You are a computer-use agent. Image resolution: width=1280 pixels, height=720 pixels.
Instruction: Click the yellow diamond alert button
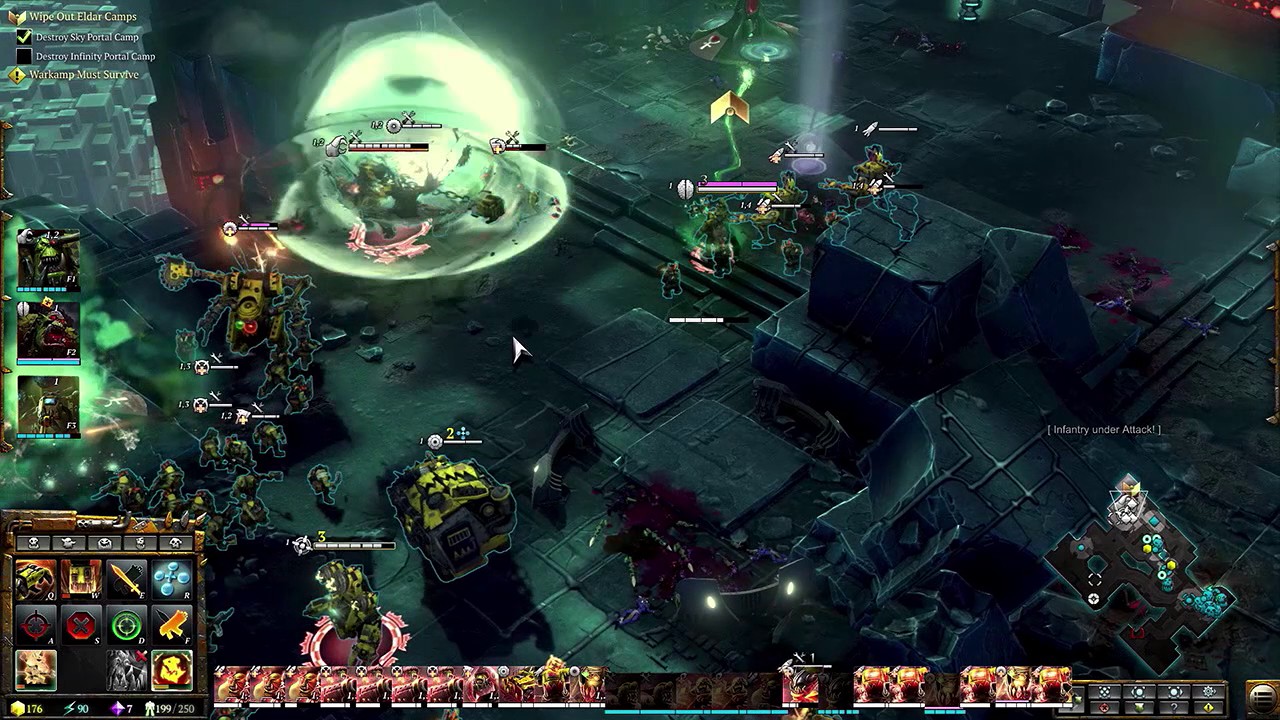(1208, 708)
